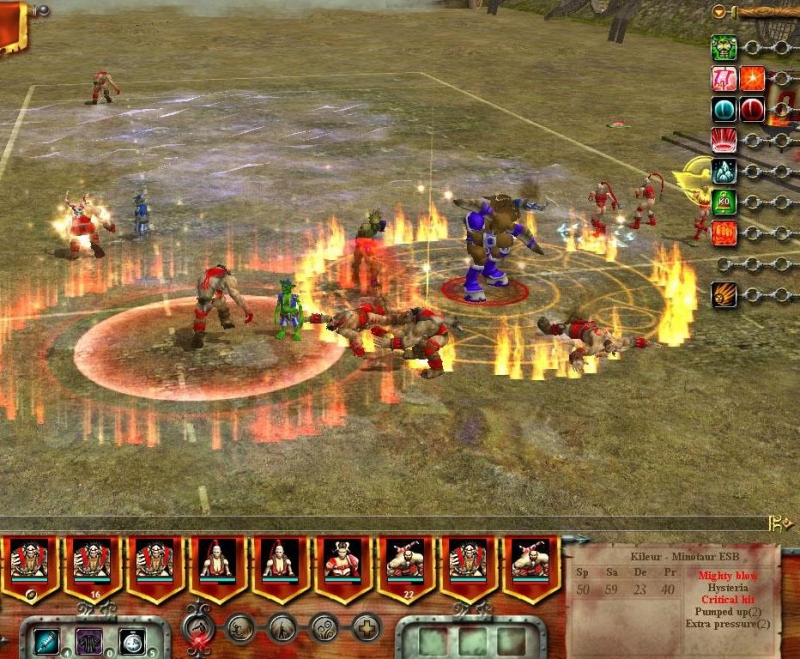Activate the ice crystal ability icon
The image size is (800, 659).
coord(724,171)
